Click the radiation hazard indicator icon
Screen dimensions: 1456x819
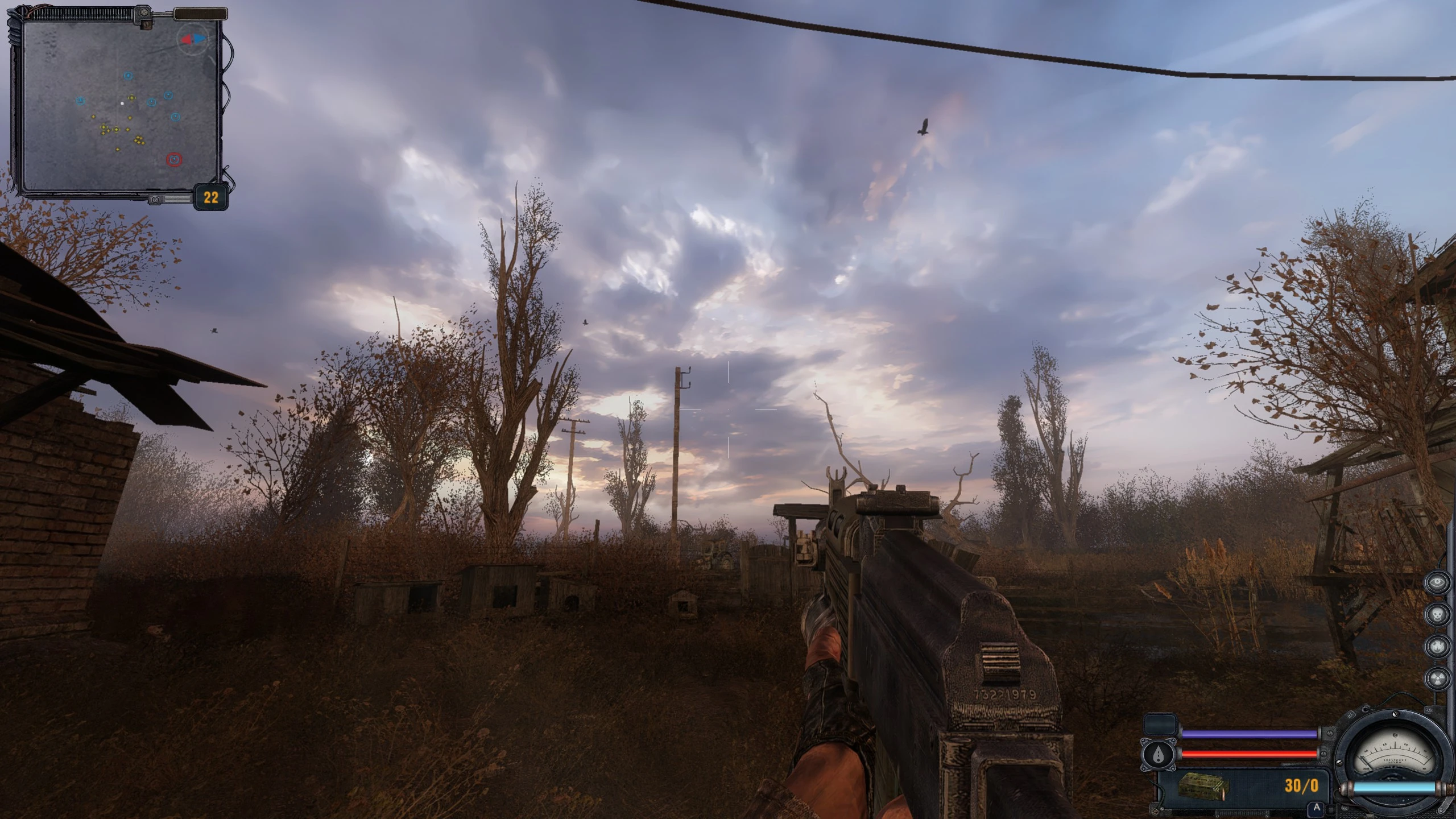(1437, 677)
